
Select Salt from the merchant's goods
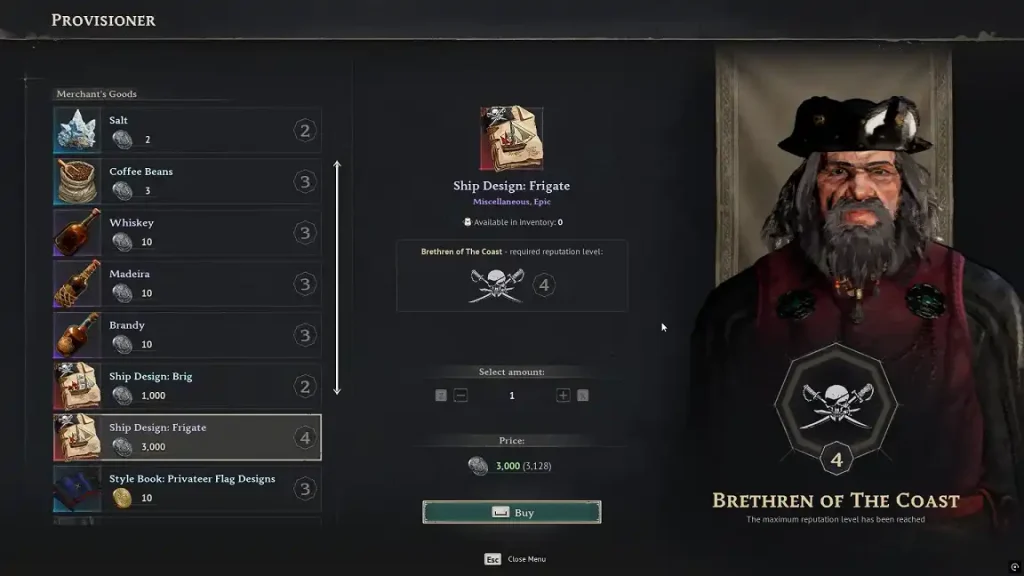pos(187,131)
